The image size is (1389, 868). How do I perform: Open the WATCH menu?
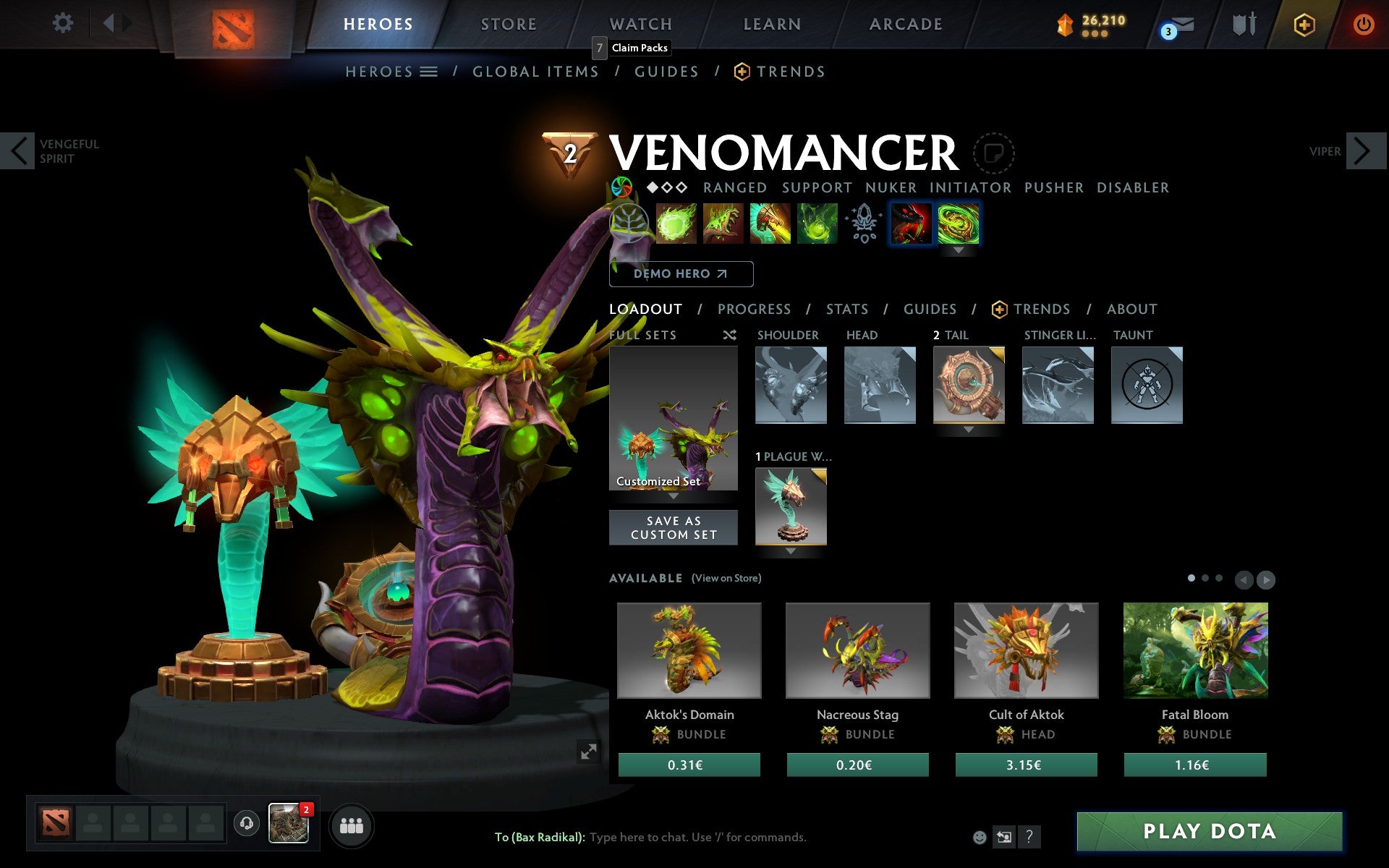point(640,23)
